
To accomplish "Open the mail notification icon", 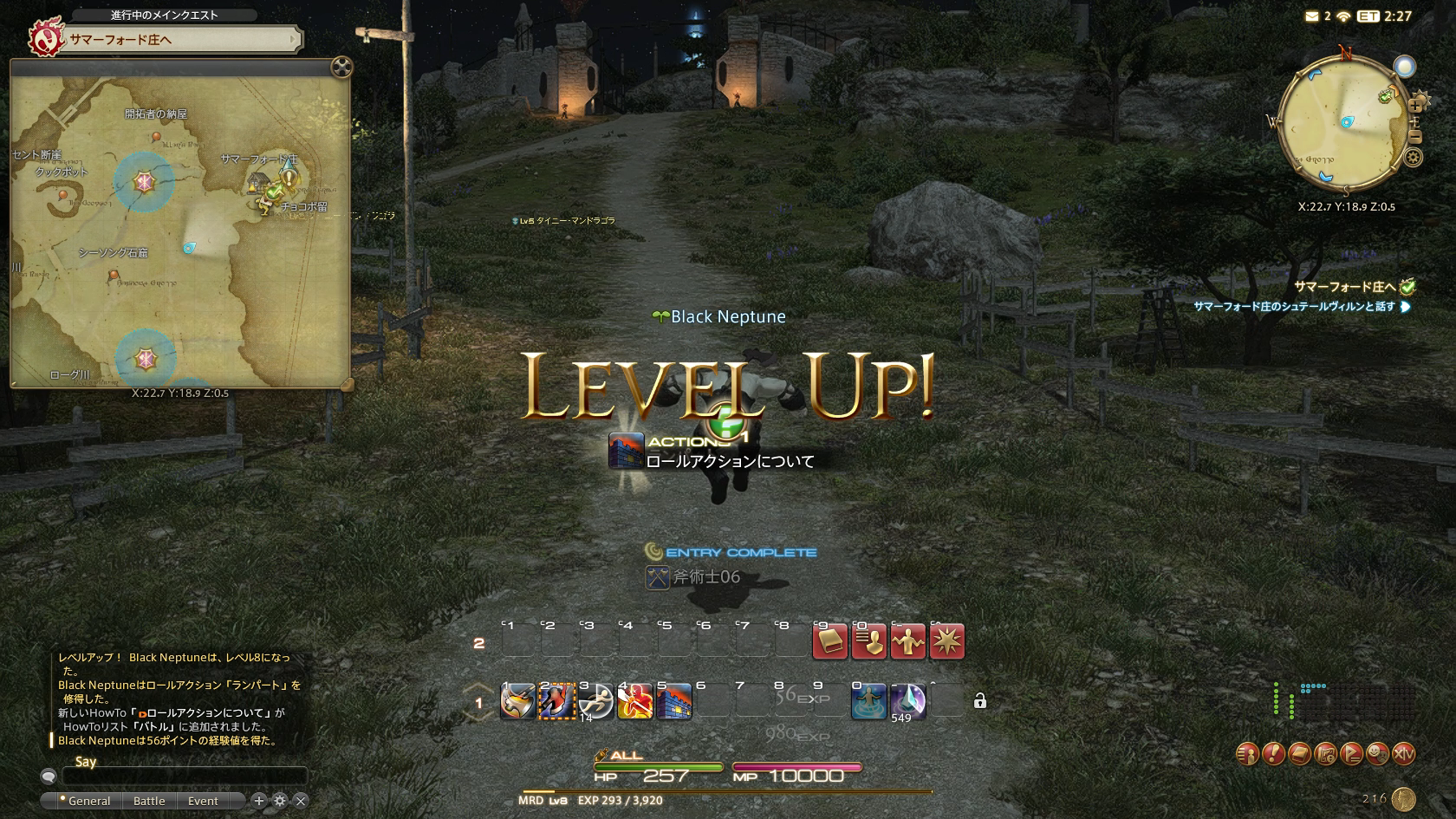I will tap(1312, 16).
